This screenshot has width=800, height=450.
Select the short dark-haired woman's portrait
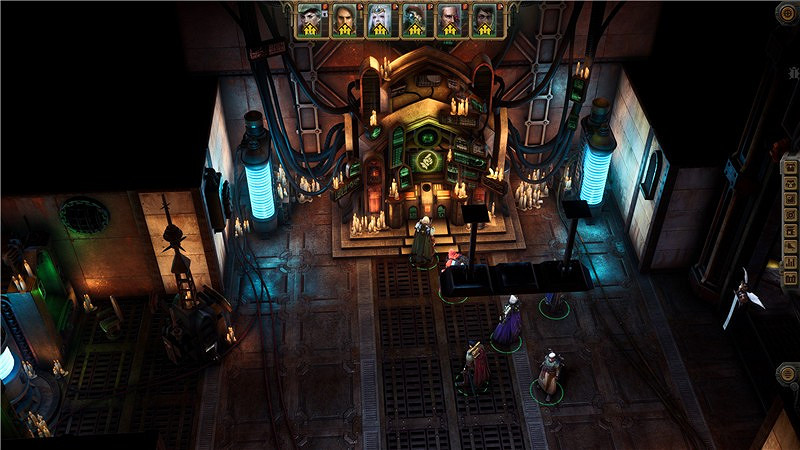click(x=310, y=19)
